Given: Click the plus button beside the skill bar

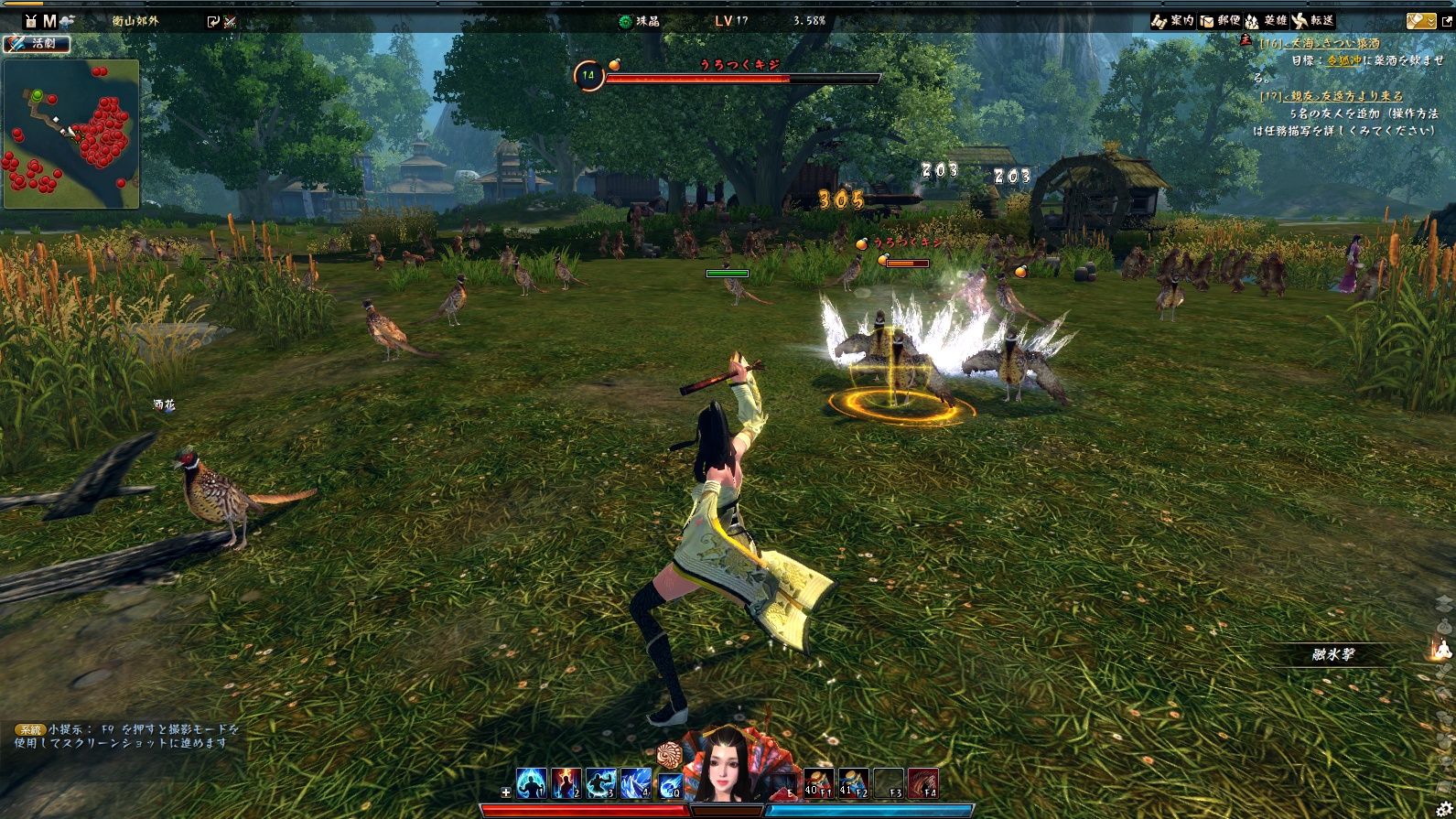Looking at the screenshot, I should click(x=506, y=792).
